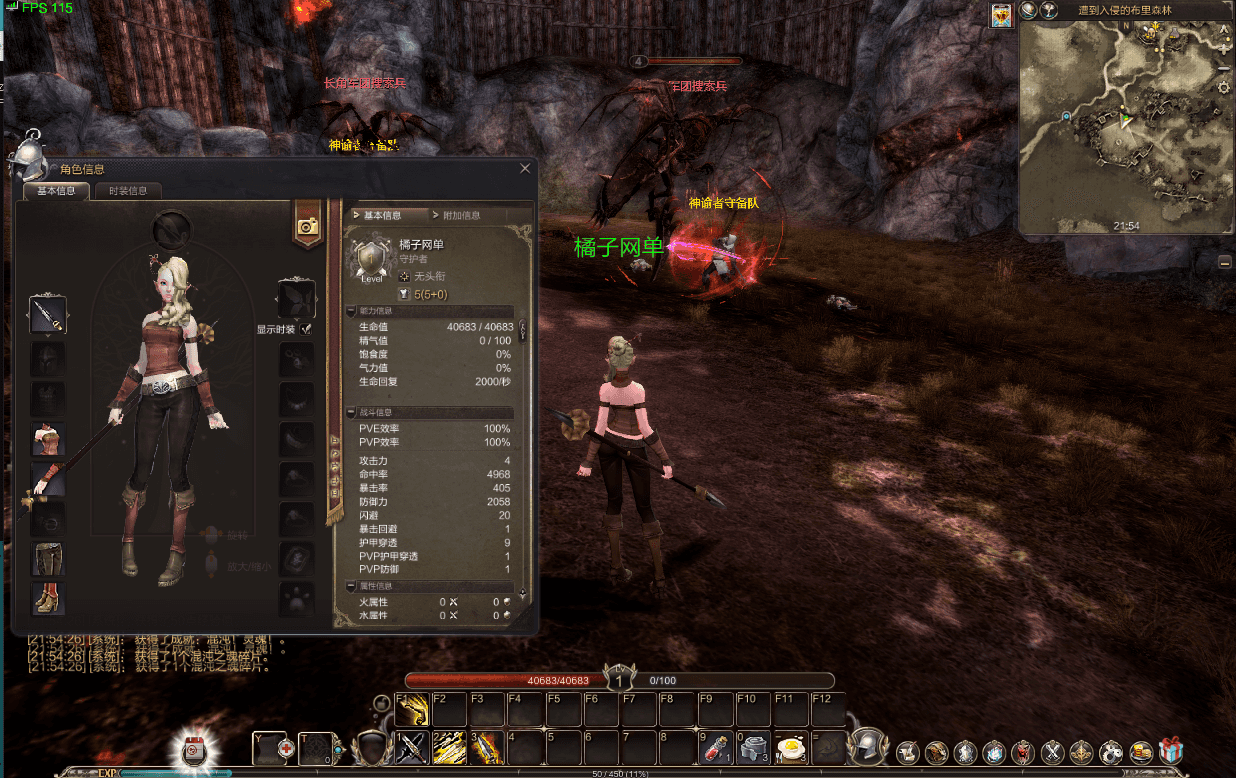Screen dimensions: 1236x778
Task: Select the equipped red chest armor slot
Action: tap(48, 439)
